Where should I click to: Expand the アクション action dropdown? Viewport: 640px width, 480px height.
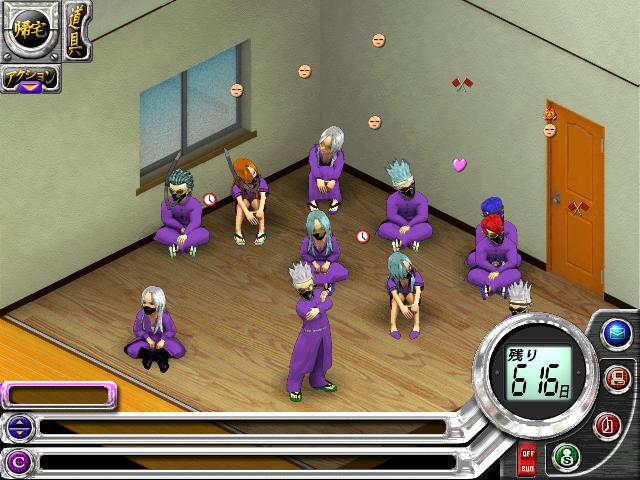tap(30, 79)
